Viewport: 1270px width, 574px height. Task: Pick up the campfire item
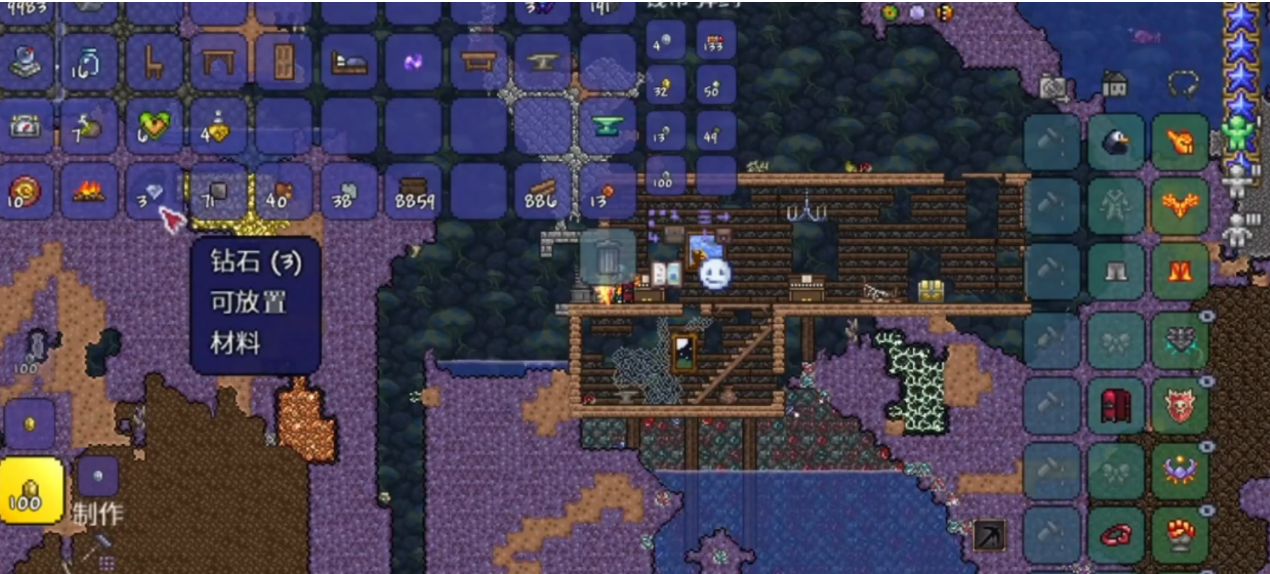pyautogui.click(x=89, y=191)
